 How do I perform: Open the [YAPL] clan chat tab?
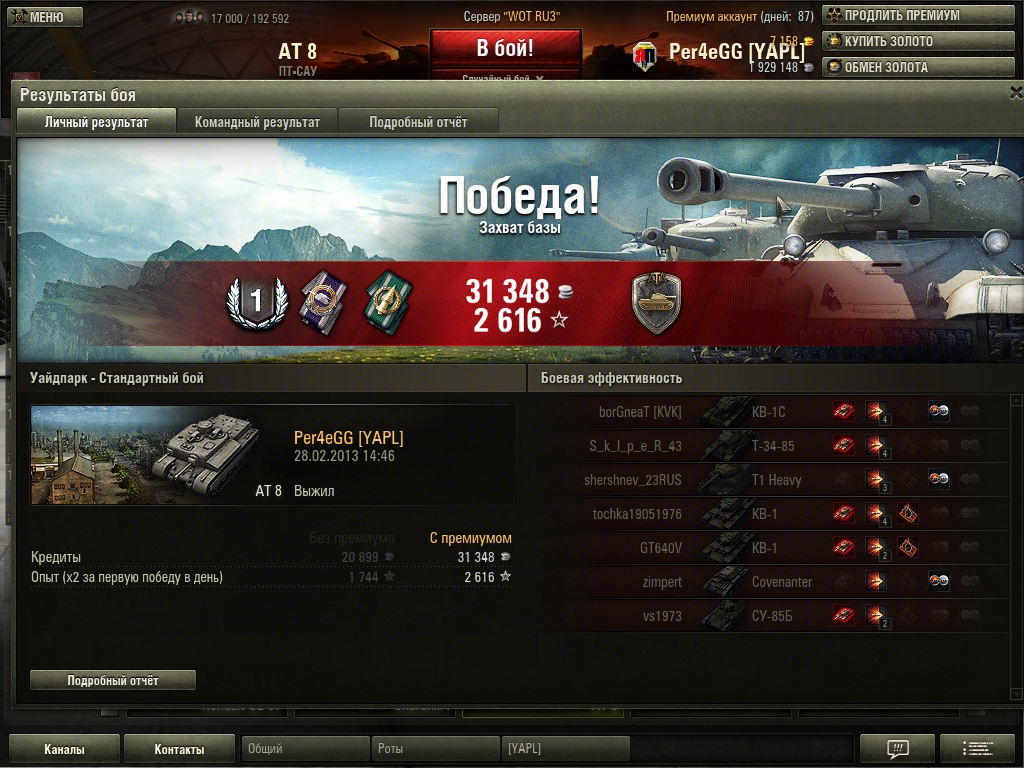click(565, 749)
